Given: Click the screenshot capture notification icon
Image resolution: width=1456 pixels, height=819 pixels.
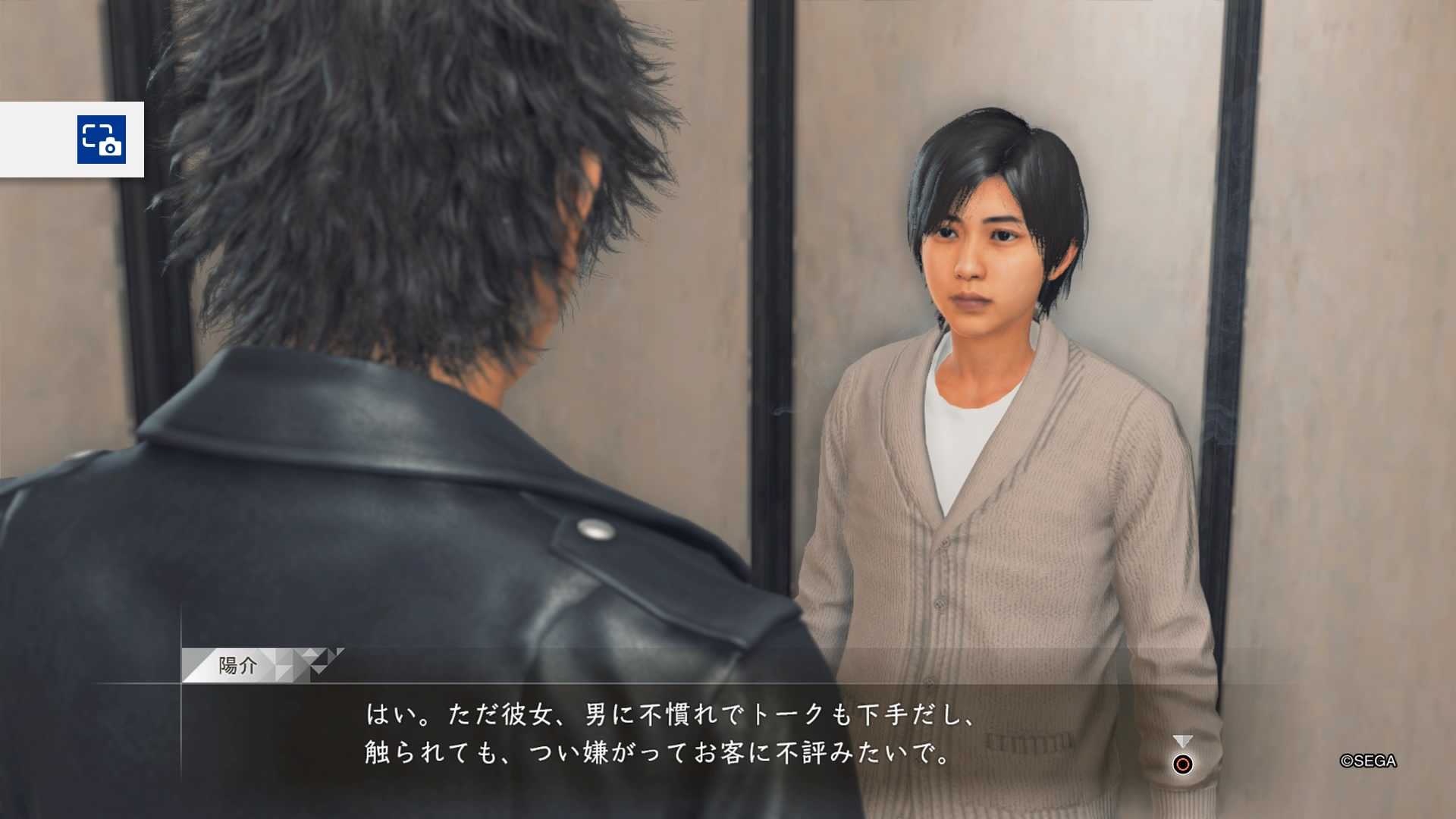Looking at the screenshot, I should [x=102, y=140].
